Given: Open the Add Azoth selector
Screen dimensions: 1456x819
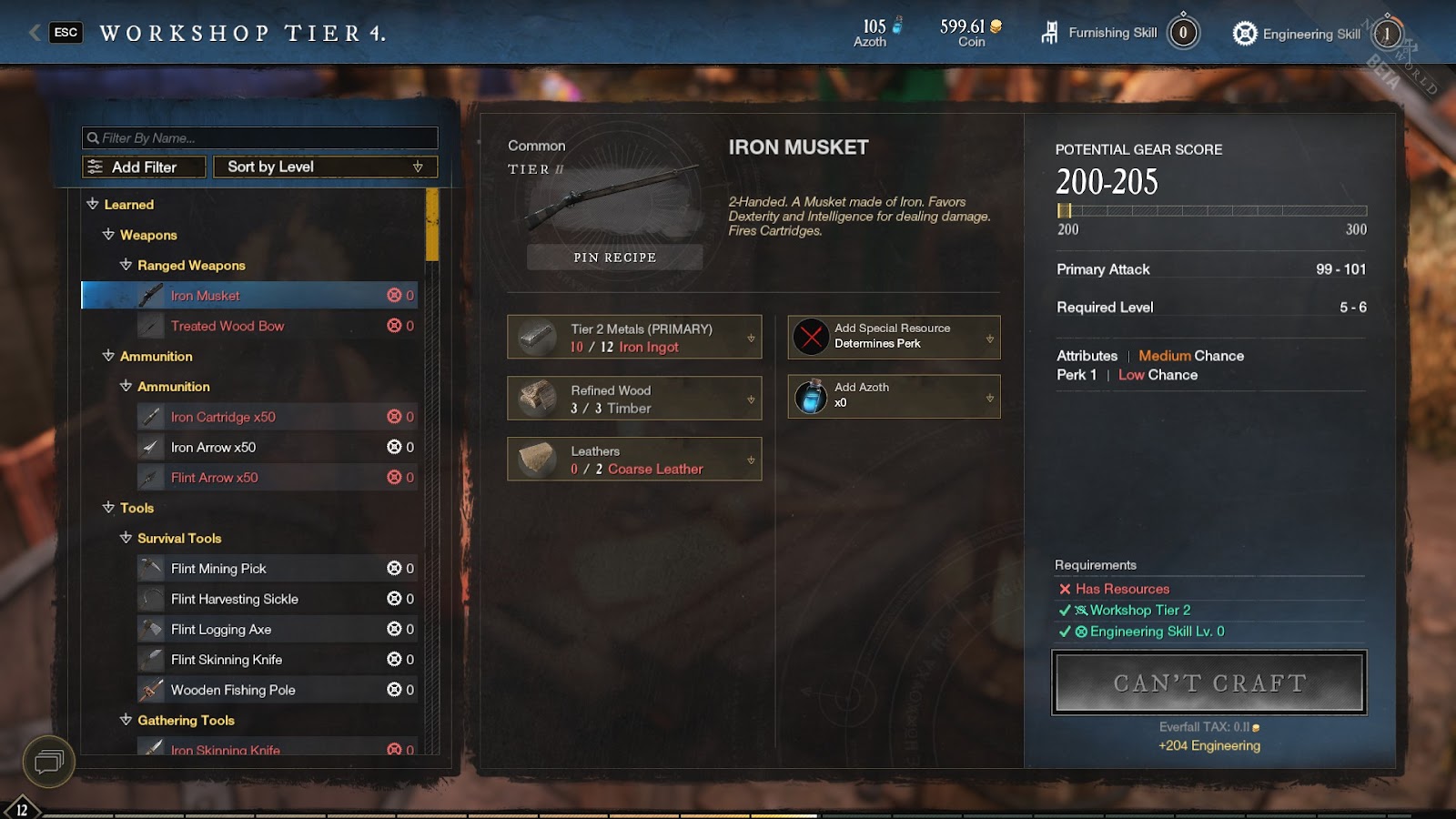Looking at the screenshot, I should tap(894, 397).
